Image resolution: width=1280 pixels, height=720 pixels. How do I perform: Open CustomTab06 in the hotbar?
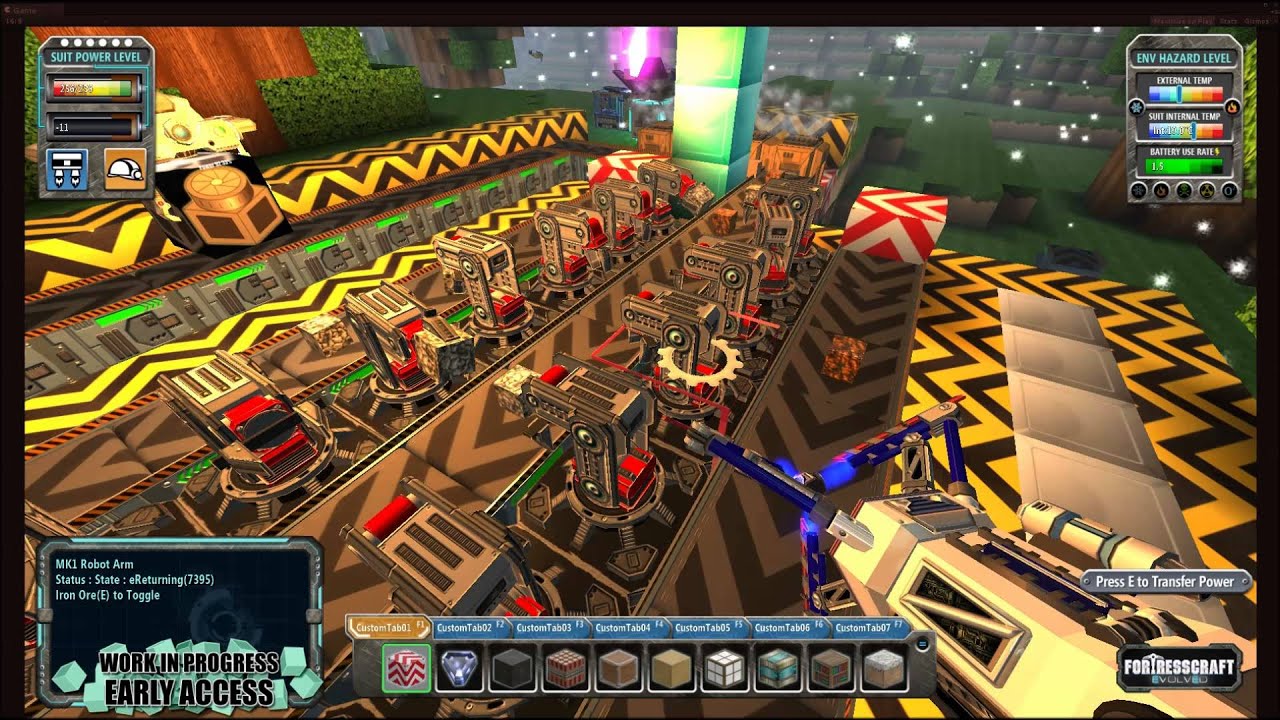click(786, 628)
